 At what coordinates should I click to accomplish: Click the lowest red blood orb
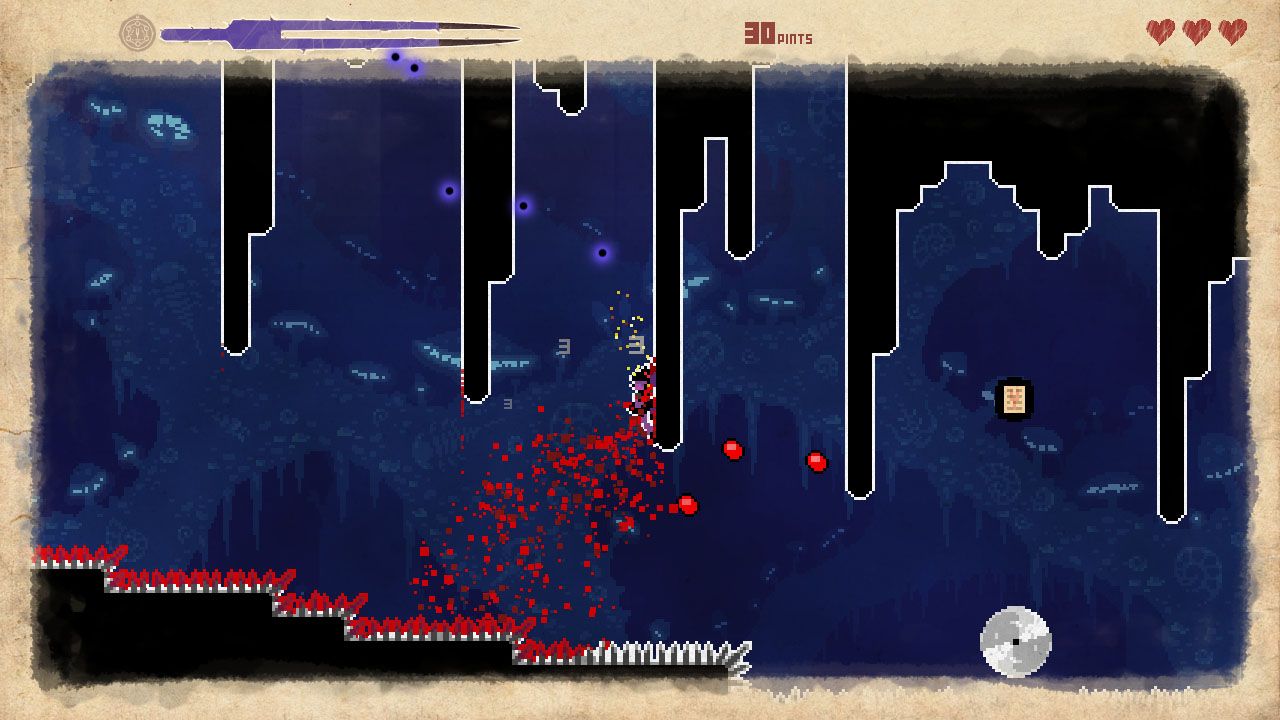[687, 504]
